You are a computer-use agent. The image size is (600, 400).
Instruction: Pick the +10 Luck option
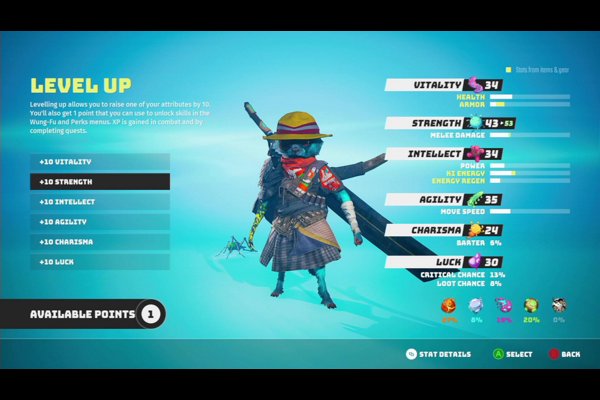(99, 262)
